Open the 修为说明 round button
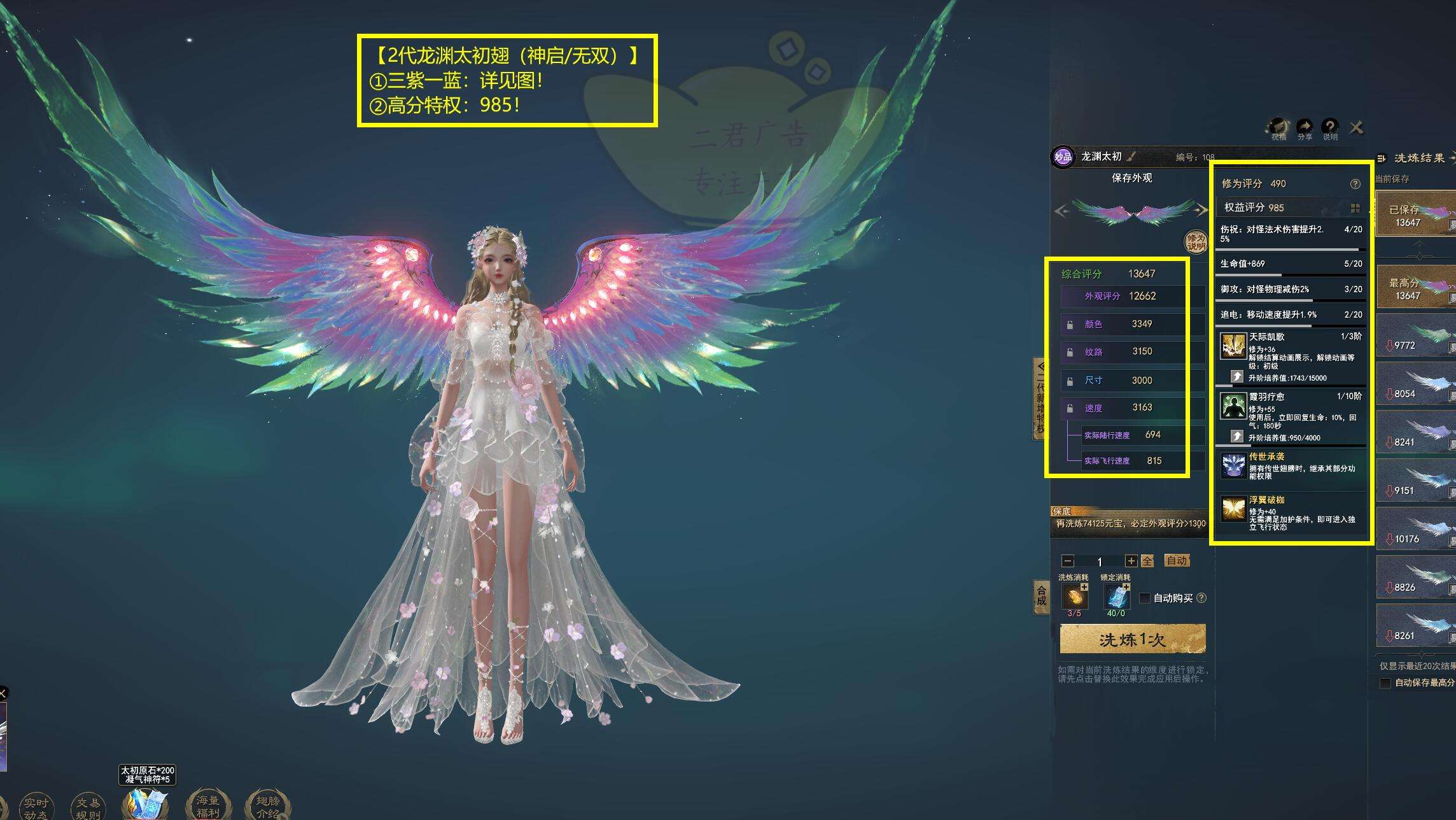1456x820 pixels. pyautogui.click(x=1196, y=242)
